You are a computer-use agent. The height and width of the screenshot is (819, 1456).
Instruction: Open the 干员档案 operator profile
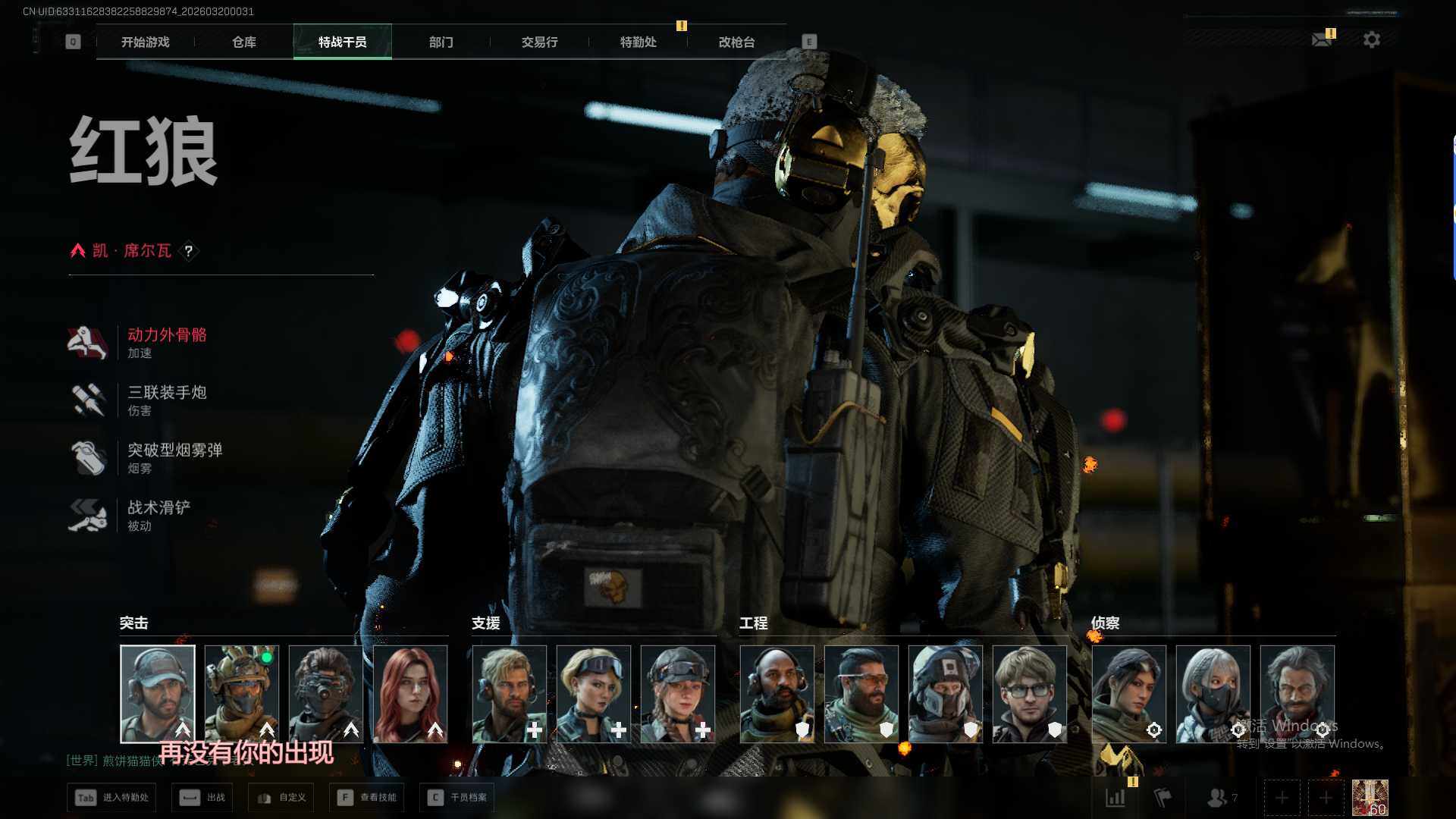(x=457, y=798)
